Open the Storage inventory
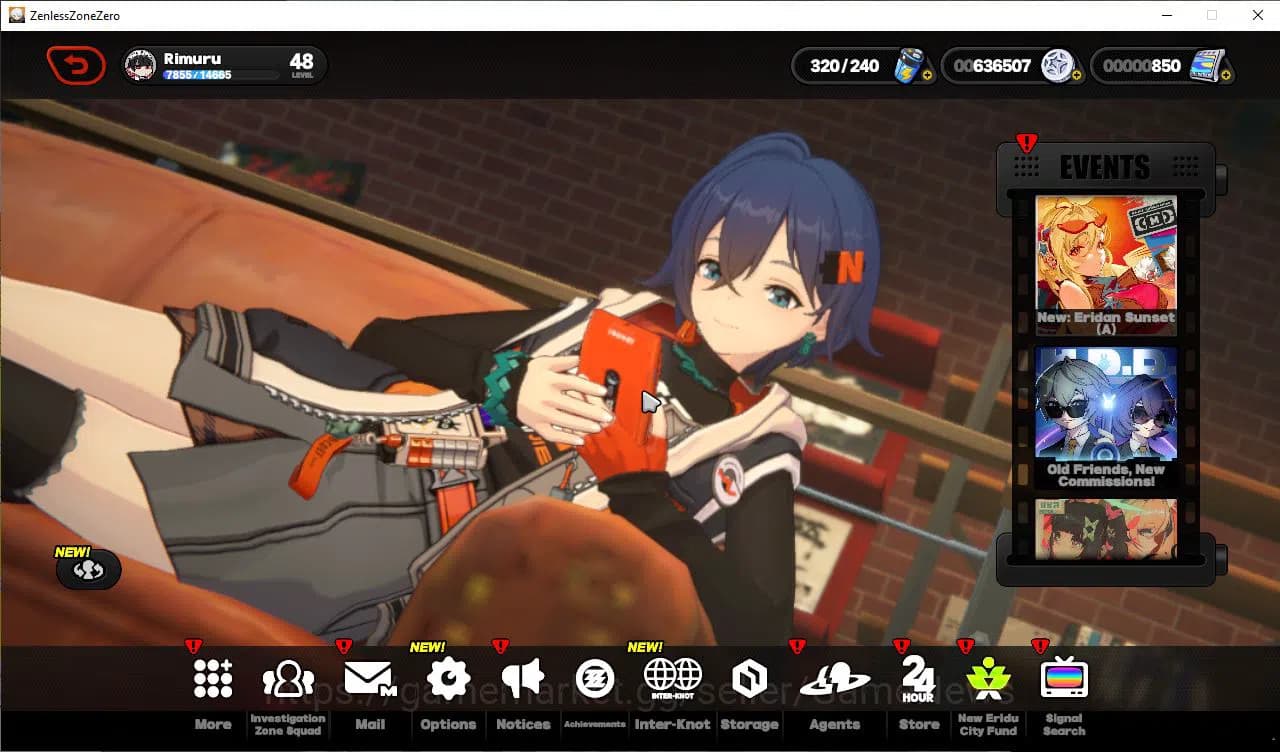Viewport: 1280px width, 752px height. [749, 678]
